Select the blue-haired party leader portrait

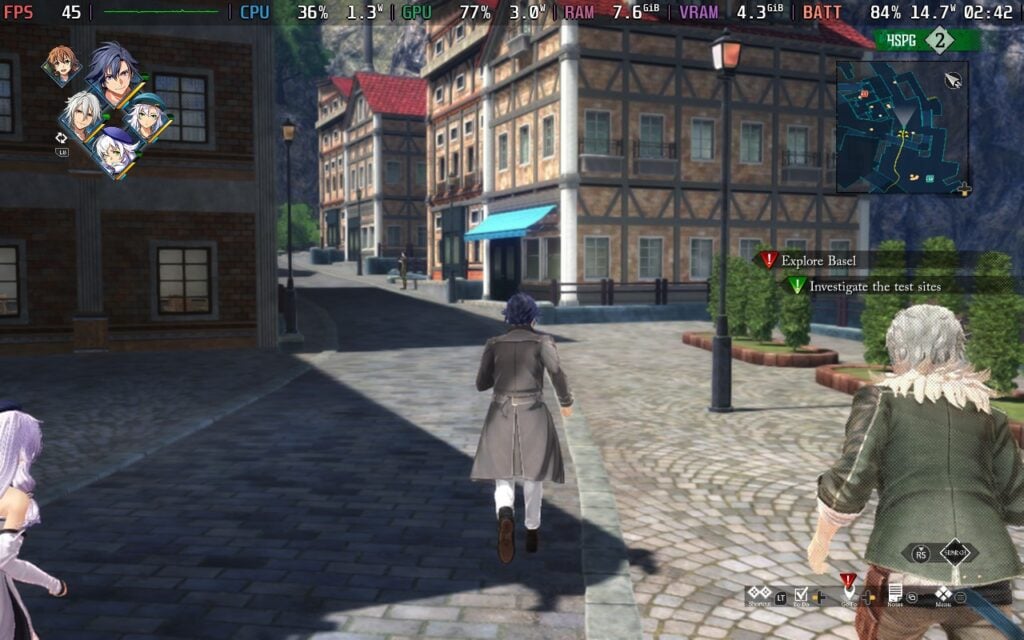pyautogui.click(x=113, y=72)
